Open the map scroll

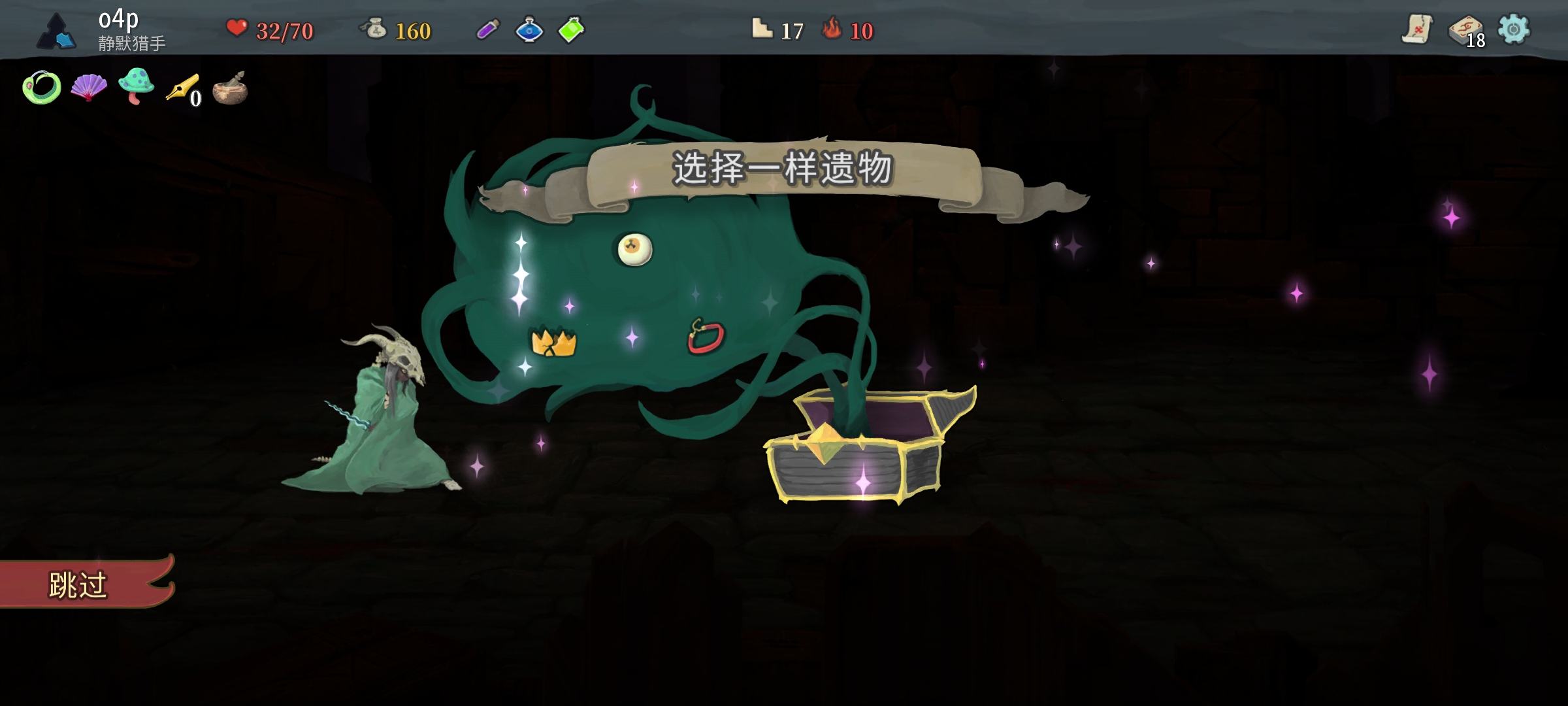pos(1417,29)
